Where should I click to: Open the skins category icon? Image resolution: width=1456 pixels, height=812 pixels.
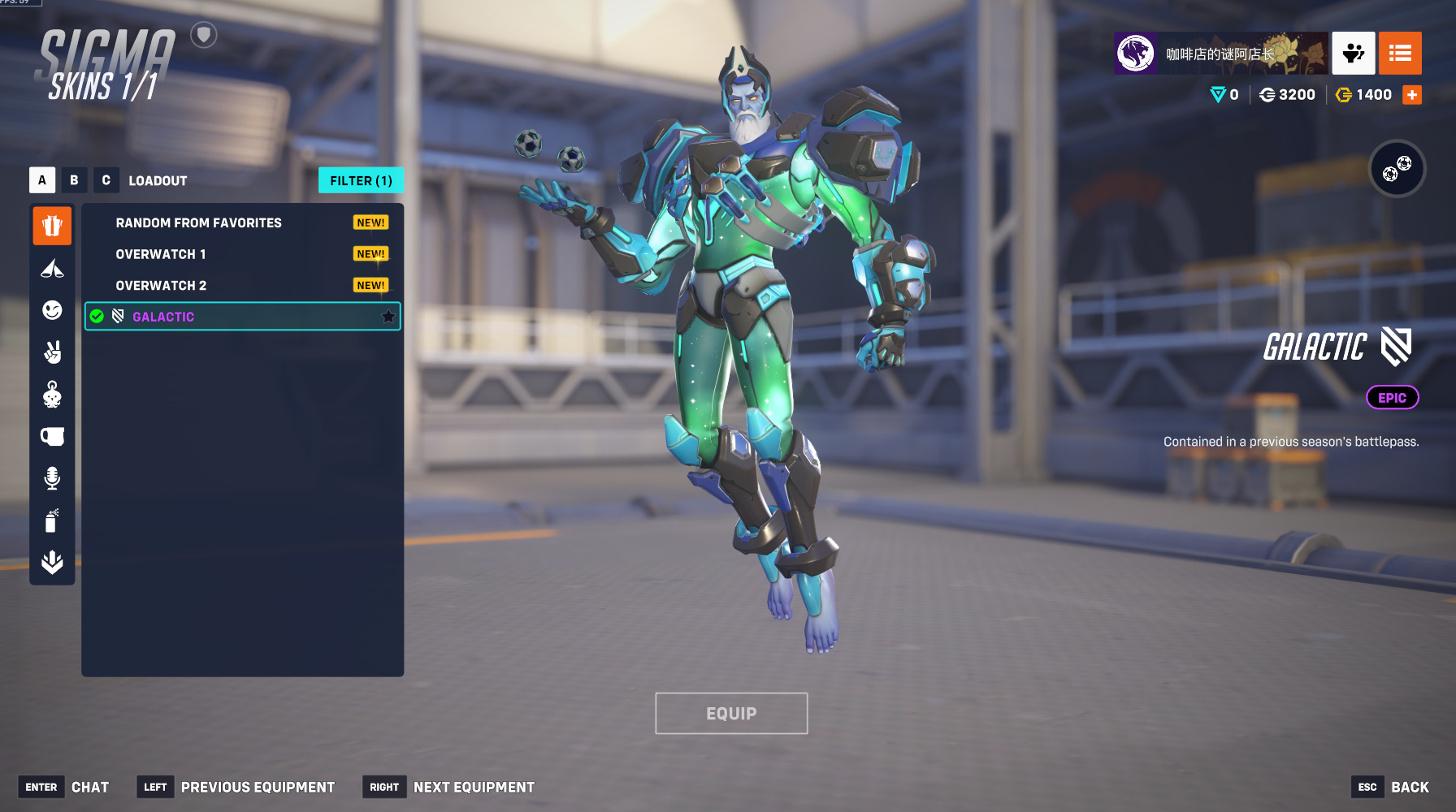click(x=52, y=225)
